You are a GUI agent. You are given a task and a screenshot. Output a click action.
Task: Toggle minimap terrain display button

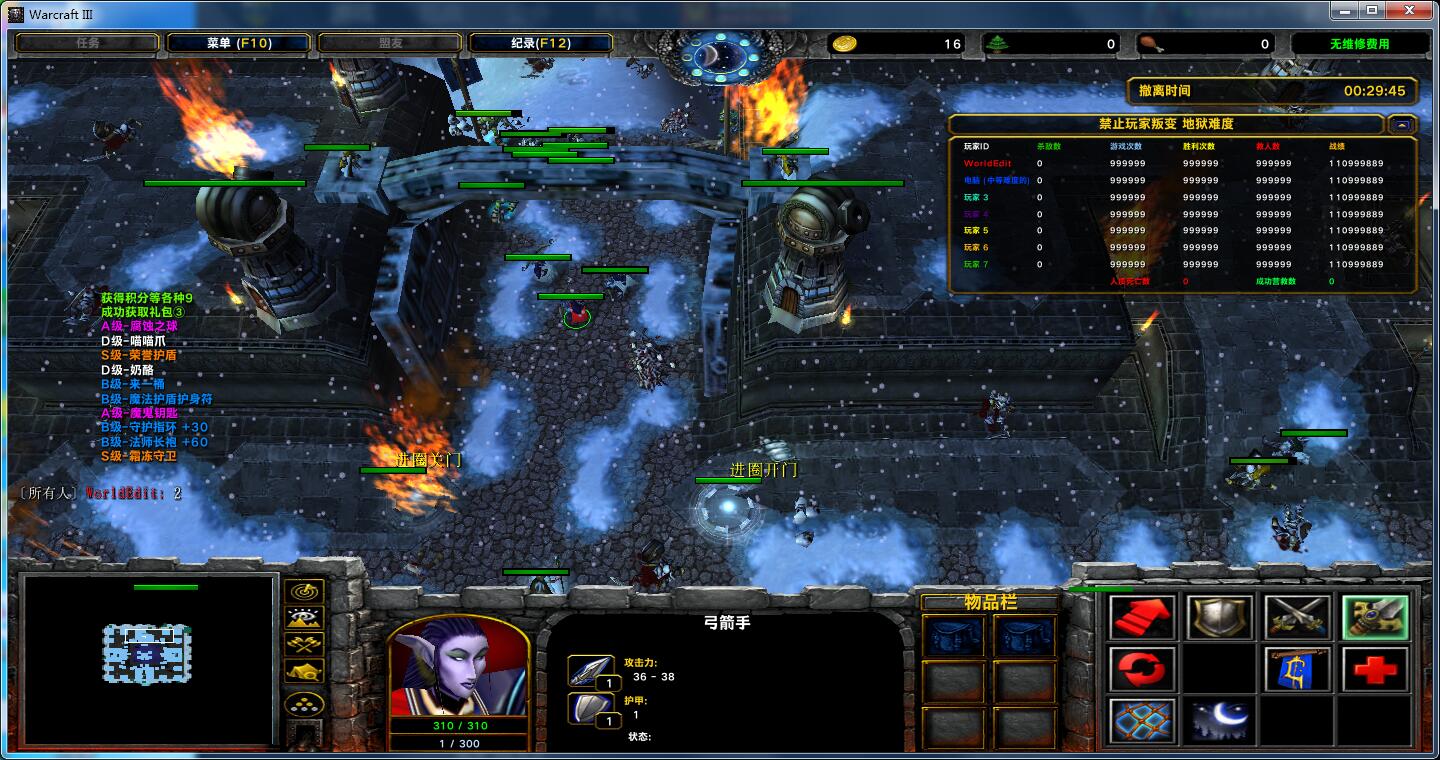tap(304, 618)
